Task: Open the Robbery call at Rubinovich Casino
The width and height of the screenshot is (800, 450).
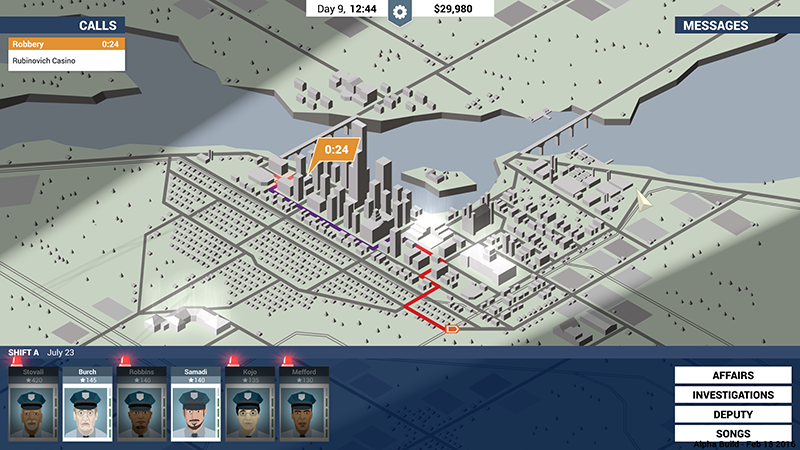Action: (66, 53)
